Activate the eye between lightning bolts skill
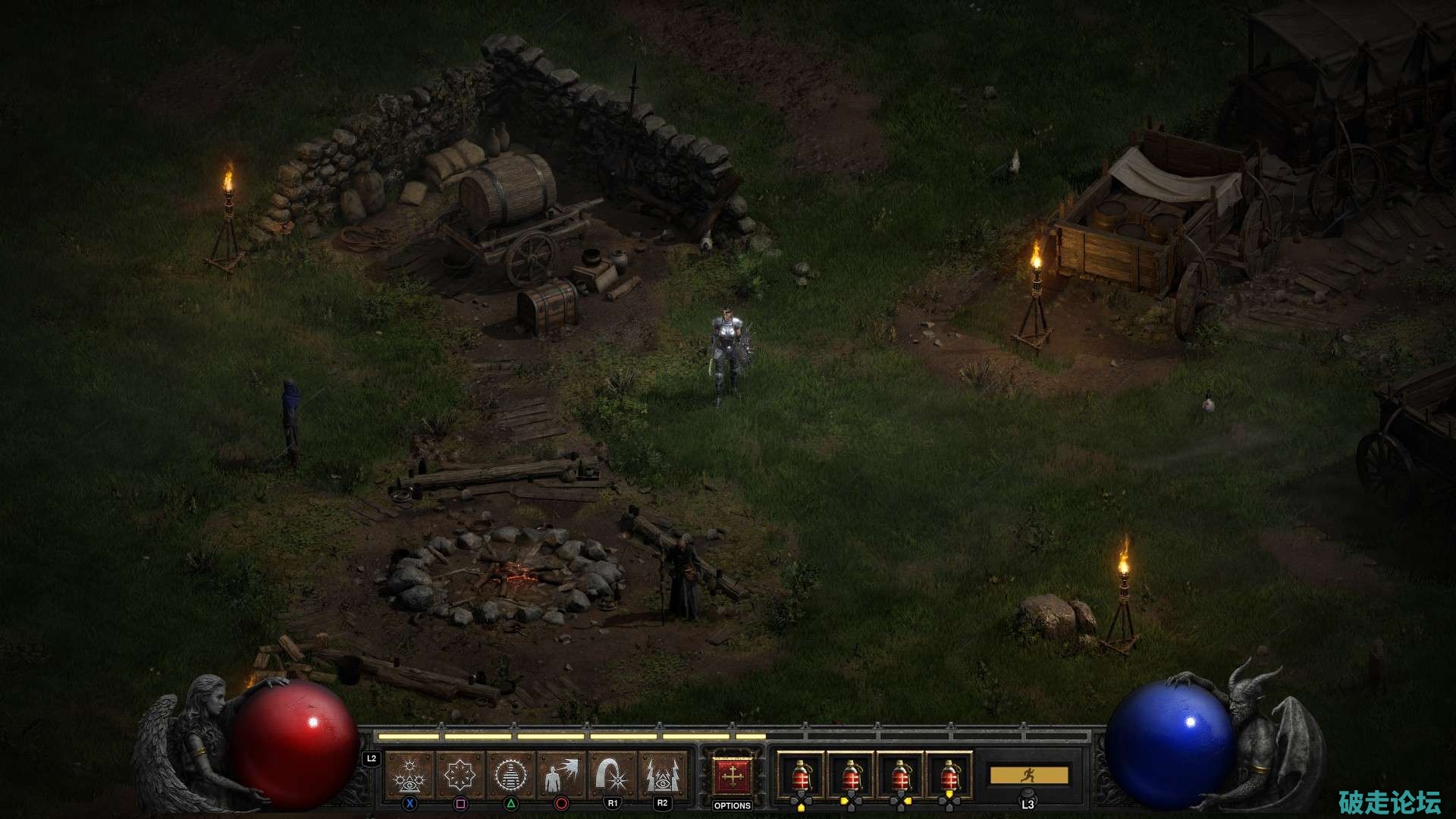 (663, 775)
